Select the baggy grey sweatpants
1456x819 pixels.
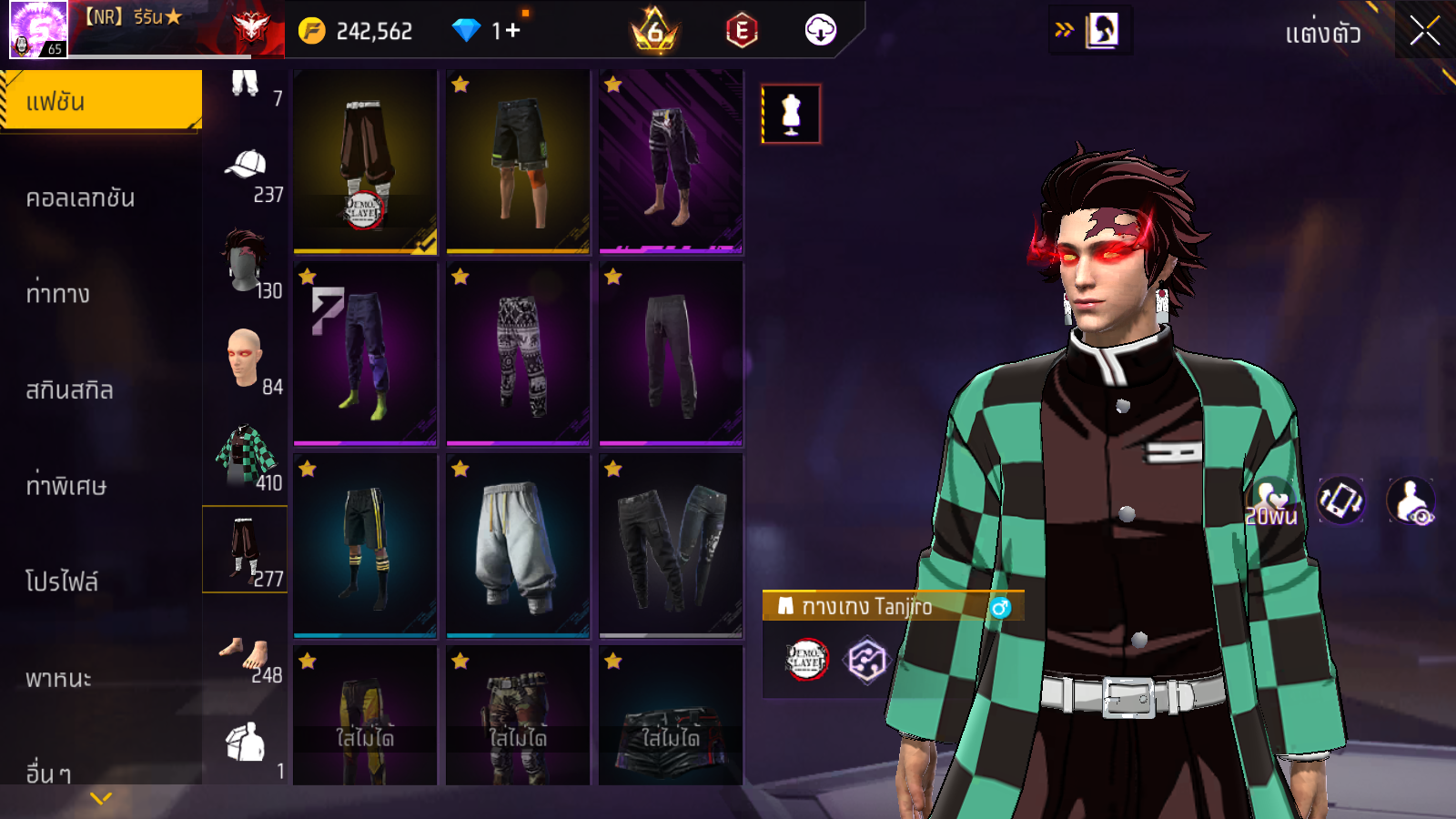(x=518, y=545)
